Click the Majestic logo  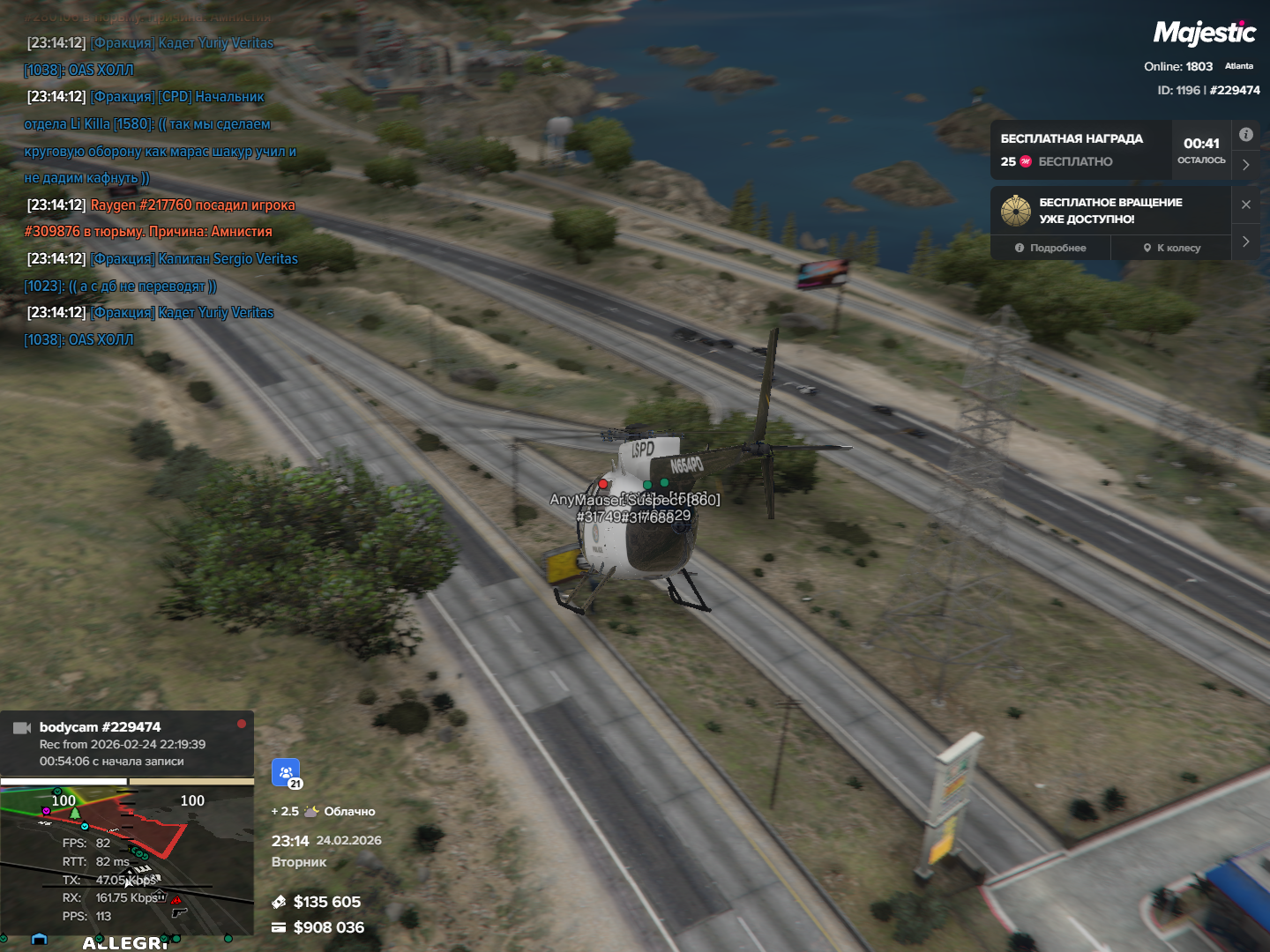[1204, 33]
